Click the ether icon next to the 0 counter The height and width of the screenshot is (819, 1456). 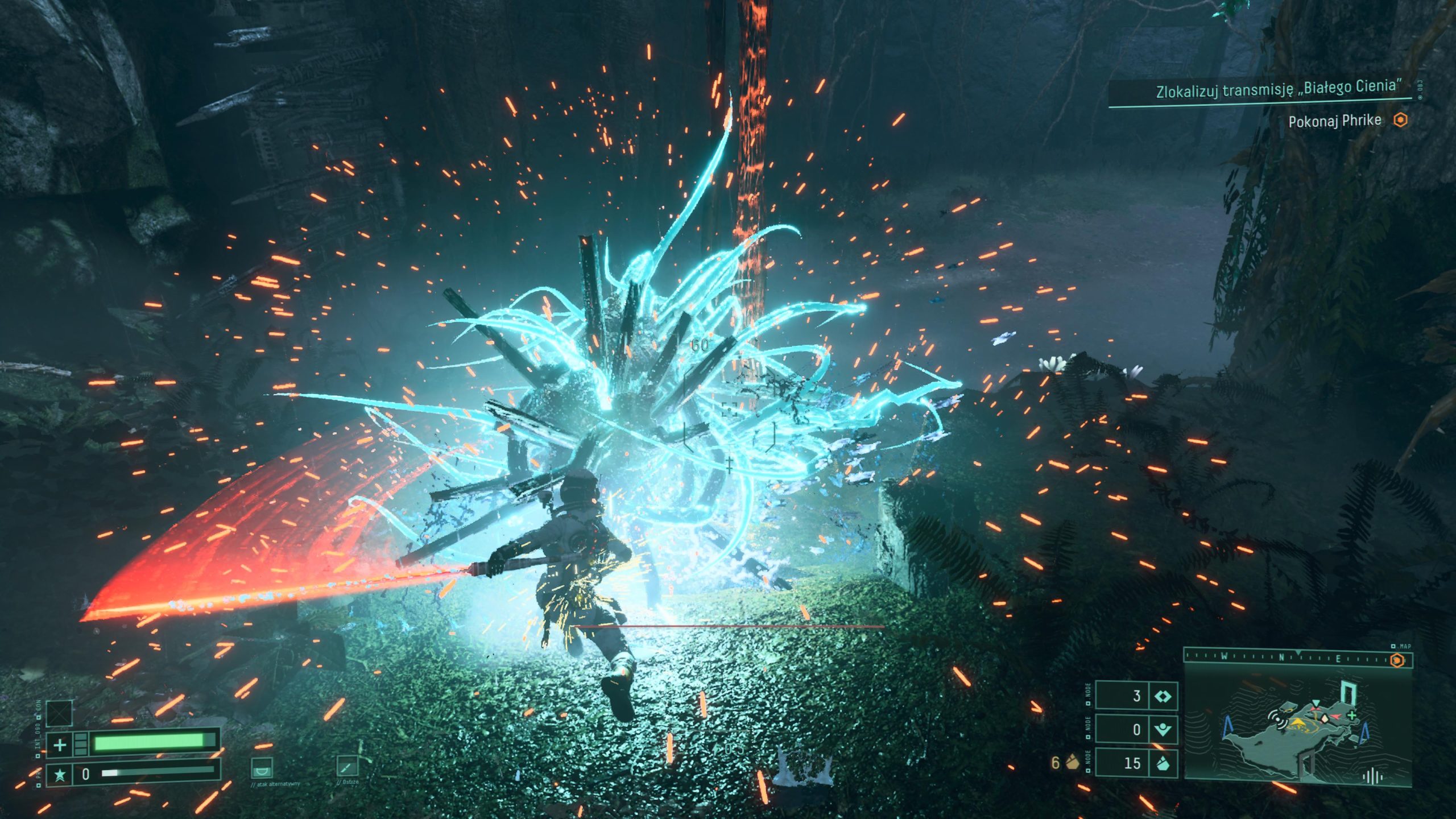coord(1163,729)
